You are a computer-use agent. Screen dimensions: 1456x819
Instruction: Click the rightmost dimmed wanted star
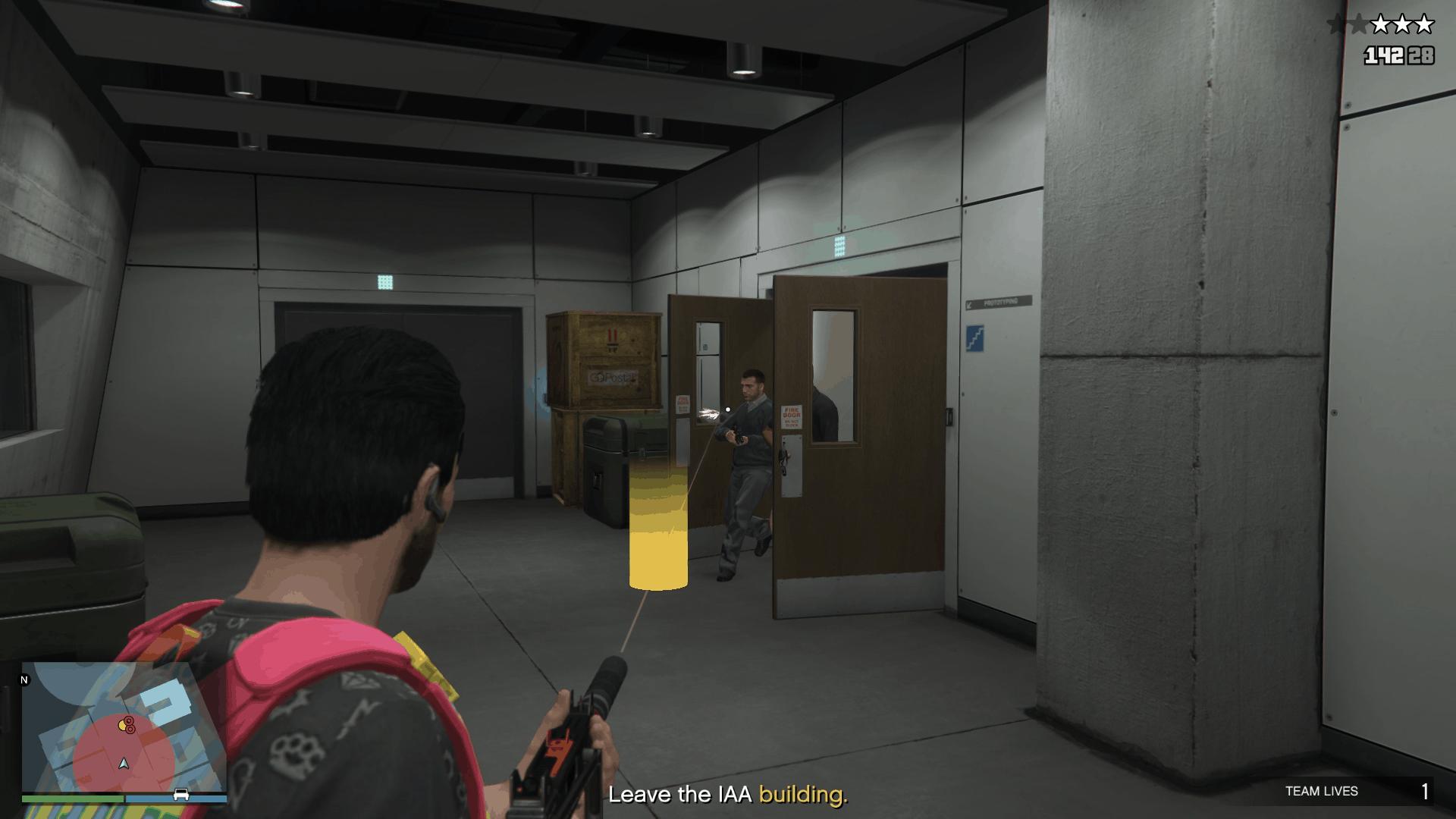[x=1359, y=24]
